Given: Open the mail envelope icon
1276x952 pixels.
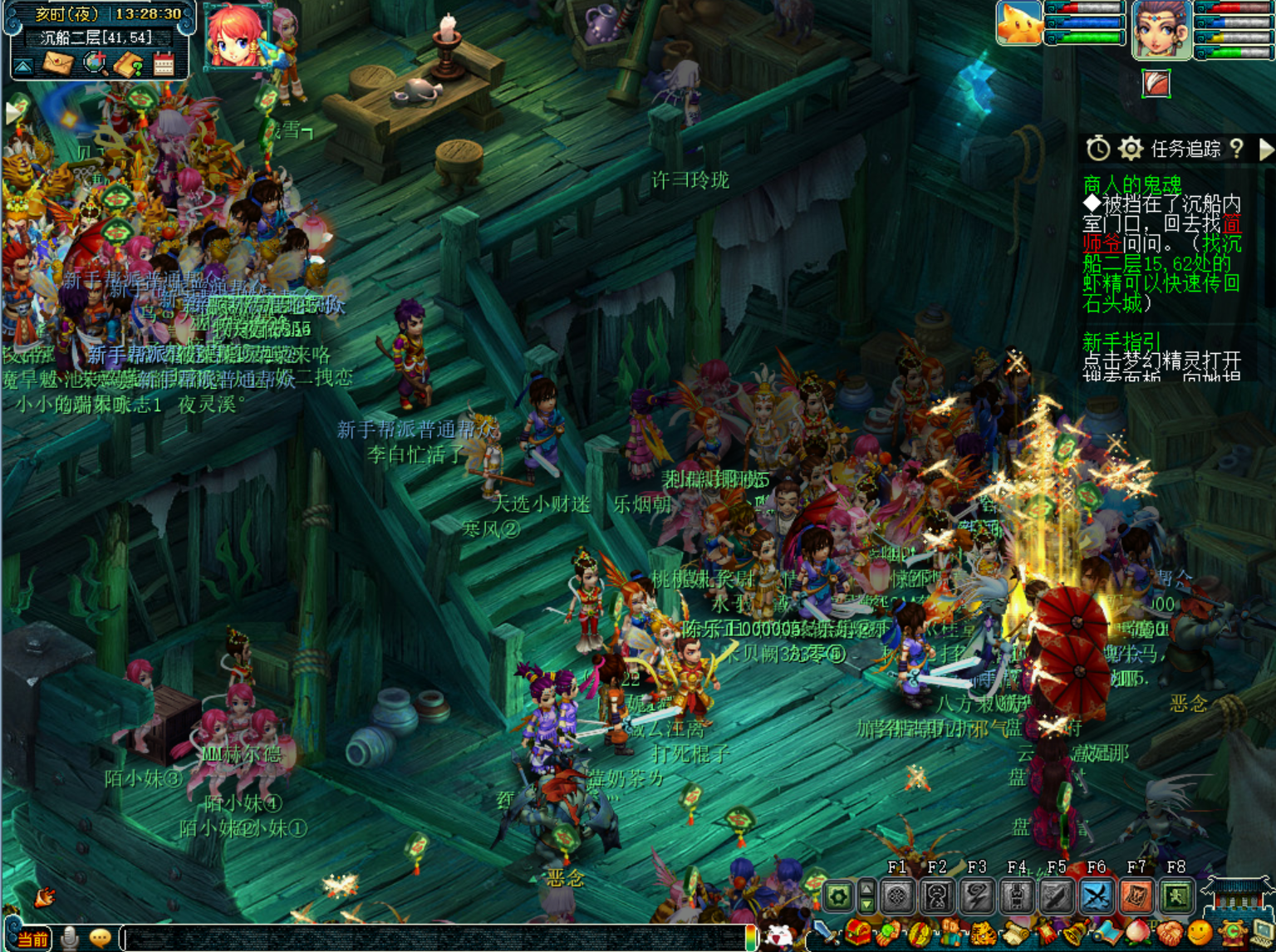Looking at the screenshot, I should tap(58, 63).
